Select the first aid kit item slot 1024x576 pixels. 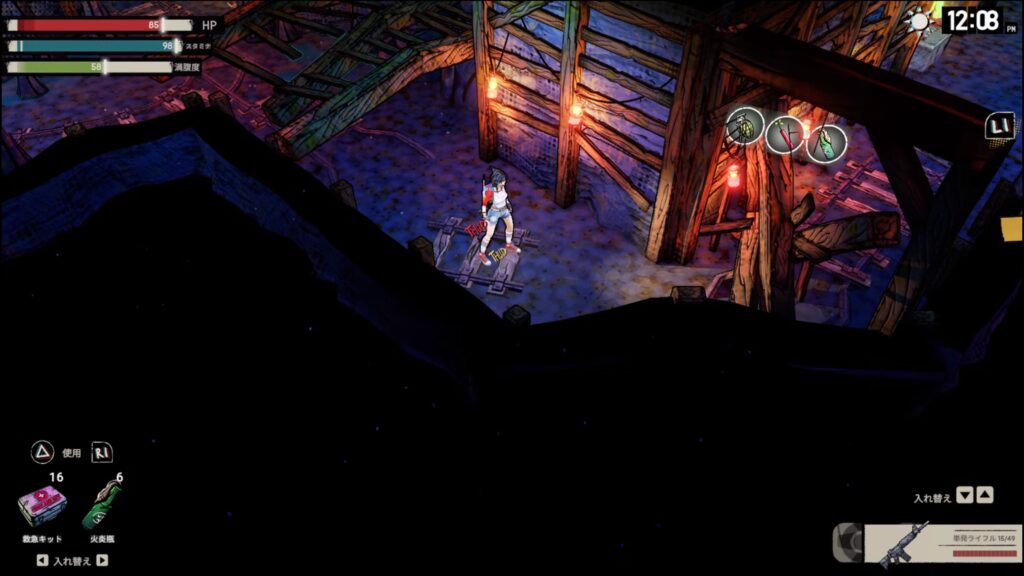(42, 506)
